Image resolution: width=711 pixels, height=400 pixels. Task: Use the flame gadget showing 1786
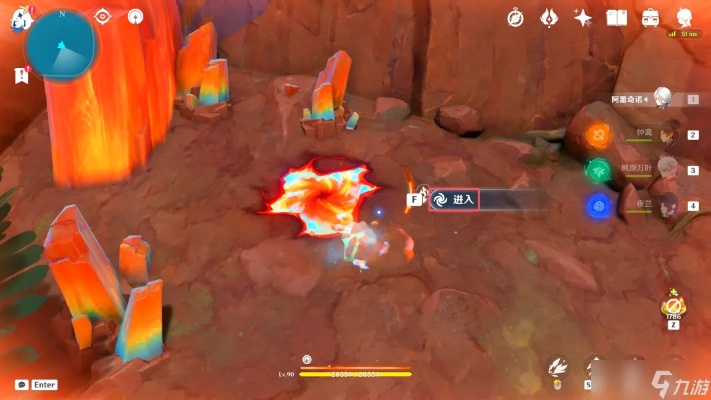(x=674, y=304)
